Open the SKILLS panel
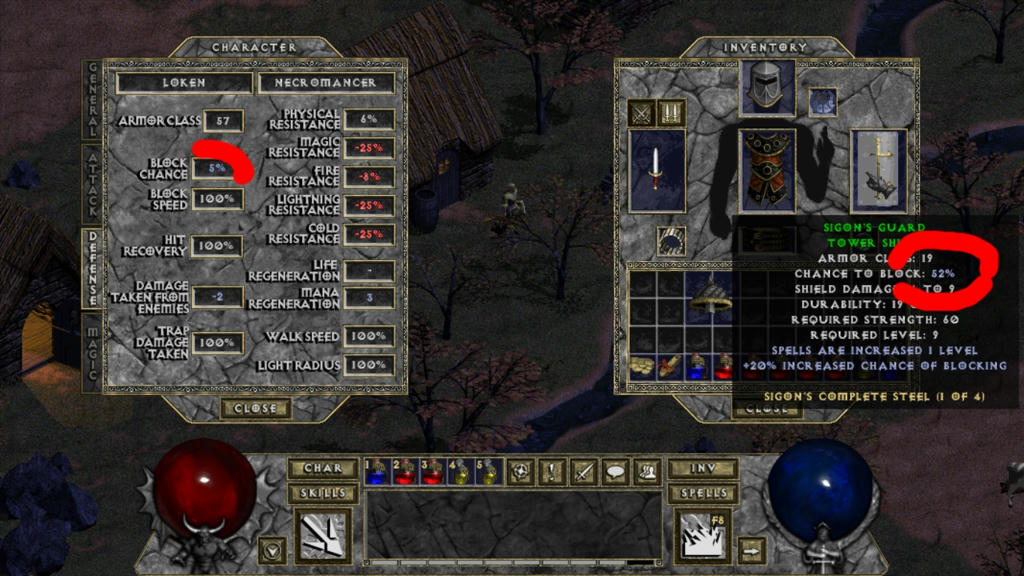This screenshot has width=1024, height=576. [x=322, y=493]
